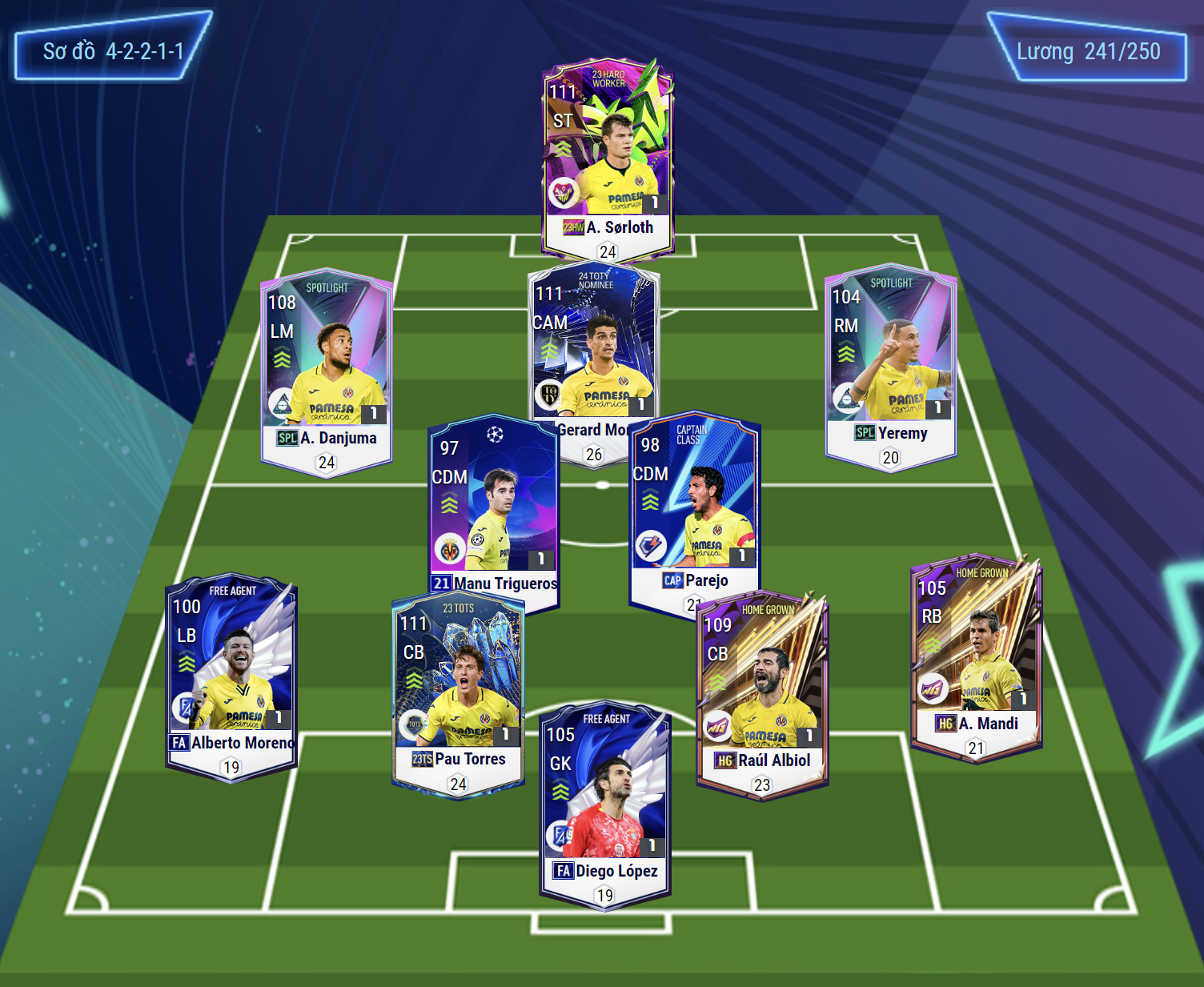Open the Manu Trigueros CDM card
1204x987 pixels.
coord(492,504)
